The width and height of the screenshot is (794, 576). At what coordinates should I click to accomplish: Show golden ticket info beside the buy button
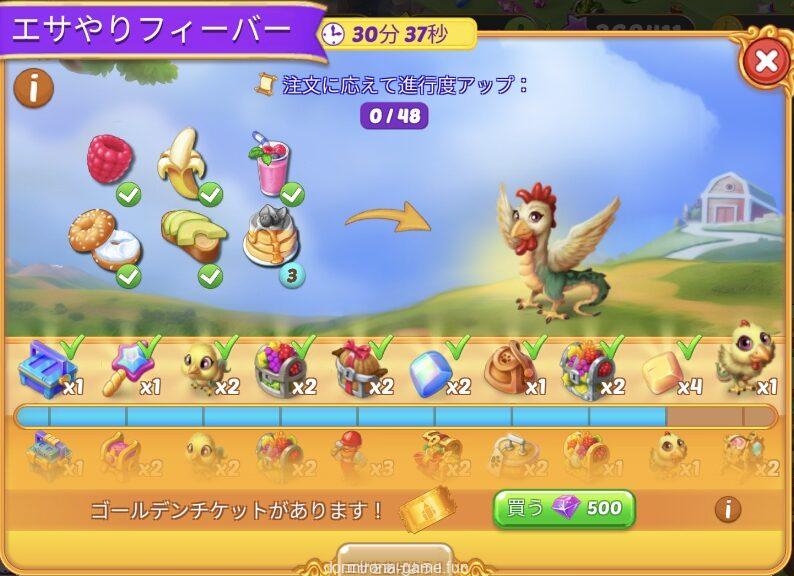727,509
